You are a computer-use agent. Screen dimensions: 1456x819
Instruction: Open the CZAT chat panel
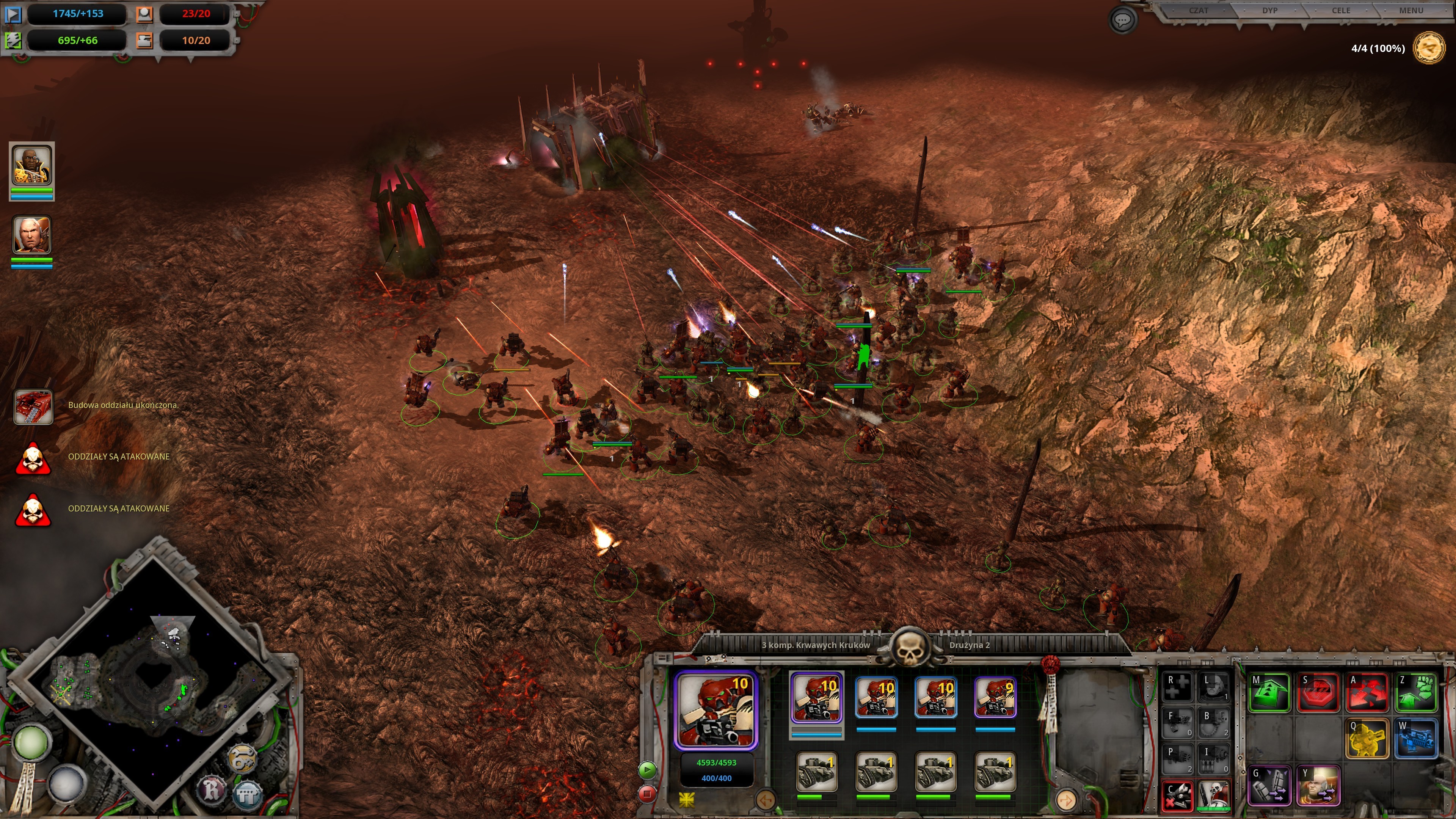click(x=1198, y=11)
